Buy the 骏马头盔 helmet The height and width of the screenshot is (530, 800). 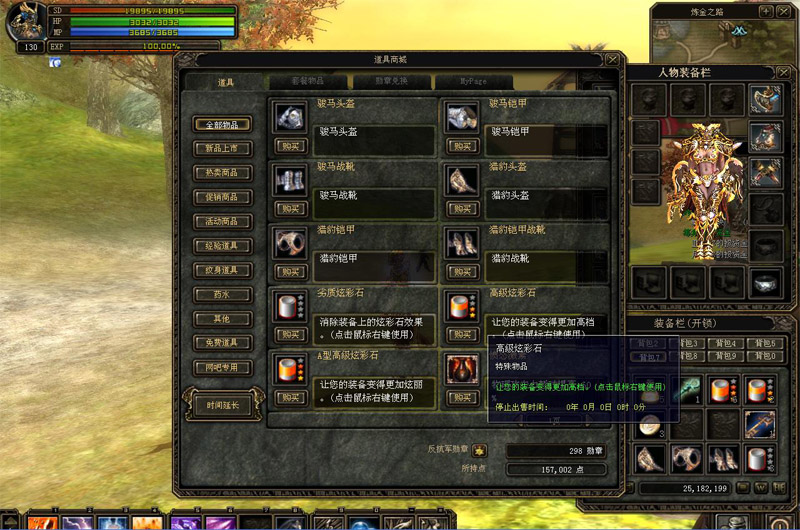[290, 146]
